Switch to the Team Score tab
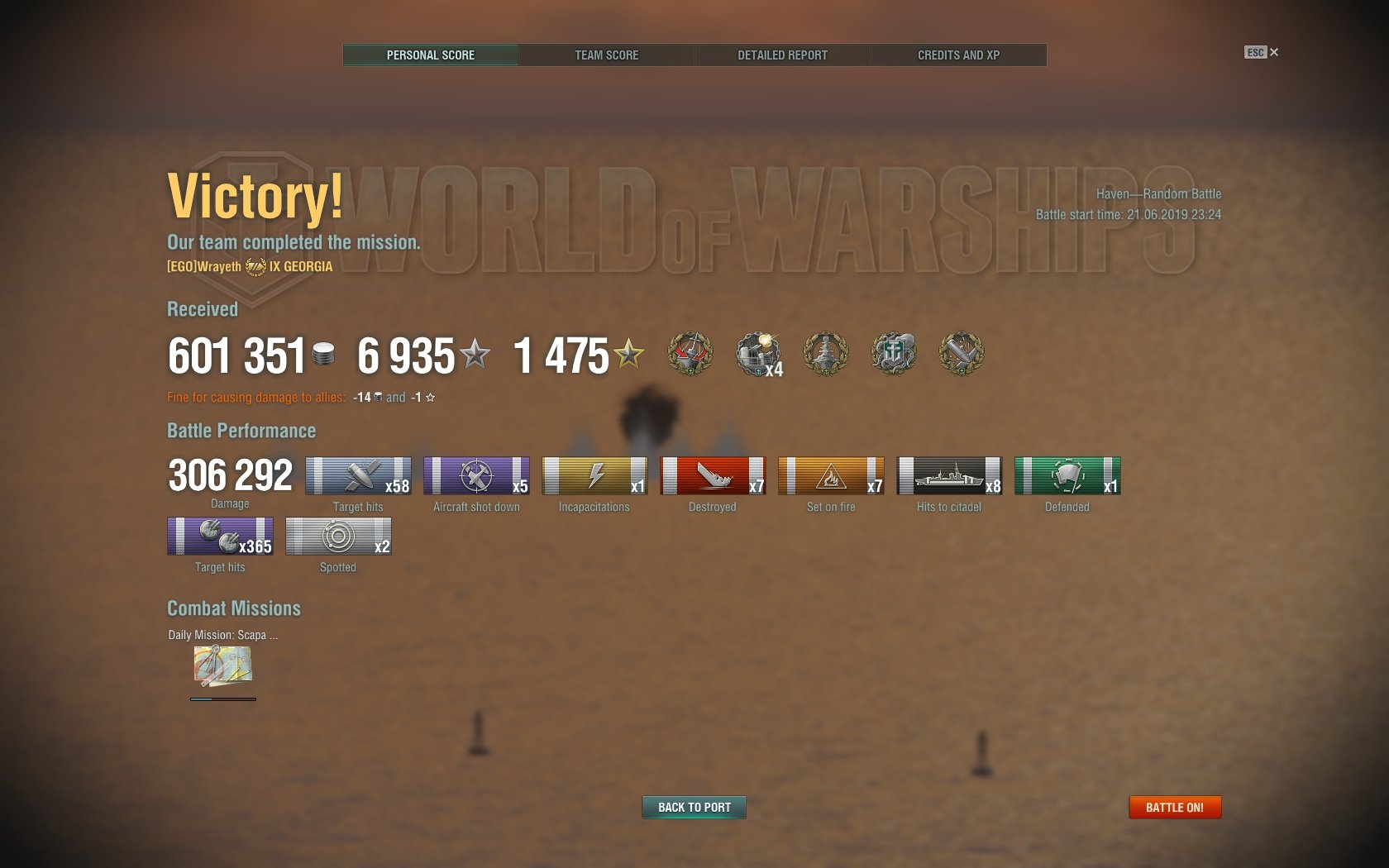Screen dimensions: 1389x868 [x=606, y=55]
